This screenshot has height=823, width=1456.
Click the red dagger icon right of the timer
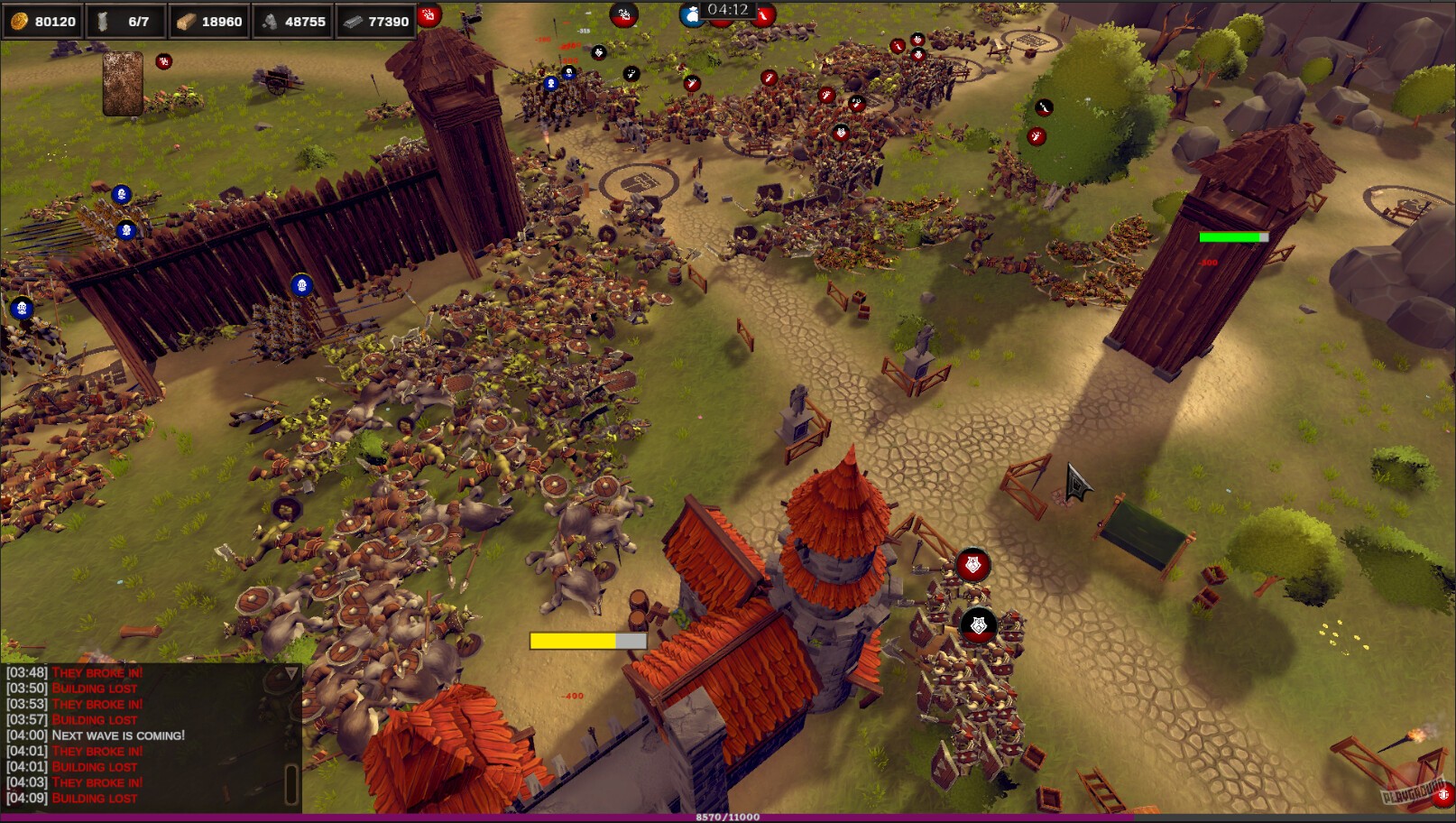point(767,15)
